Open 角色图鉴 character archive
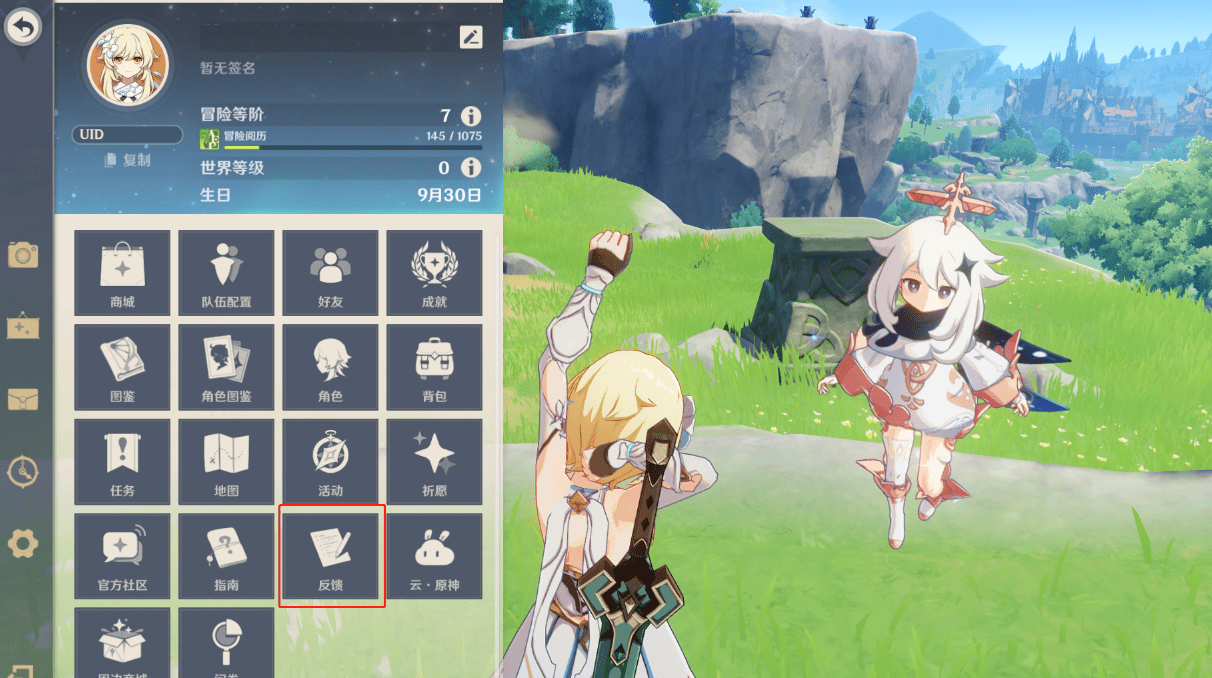Screen dimensions: 1212x678 226,367
